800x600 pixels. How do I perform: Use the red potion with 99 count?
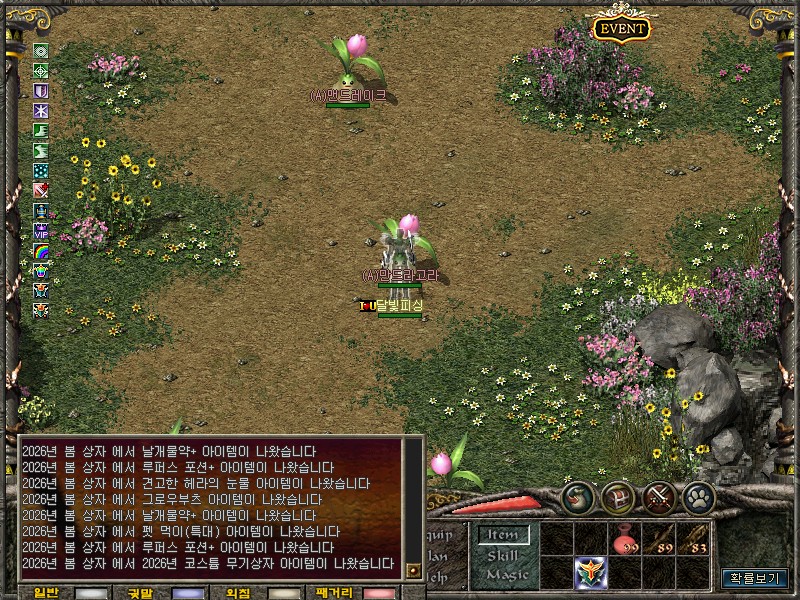click(625, 539)
